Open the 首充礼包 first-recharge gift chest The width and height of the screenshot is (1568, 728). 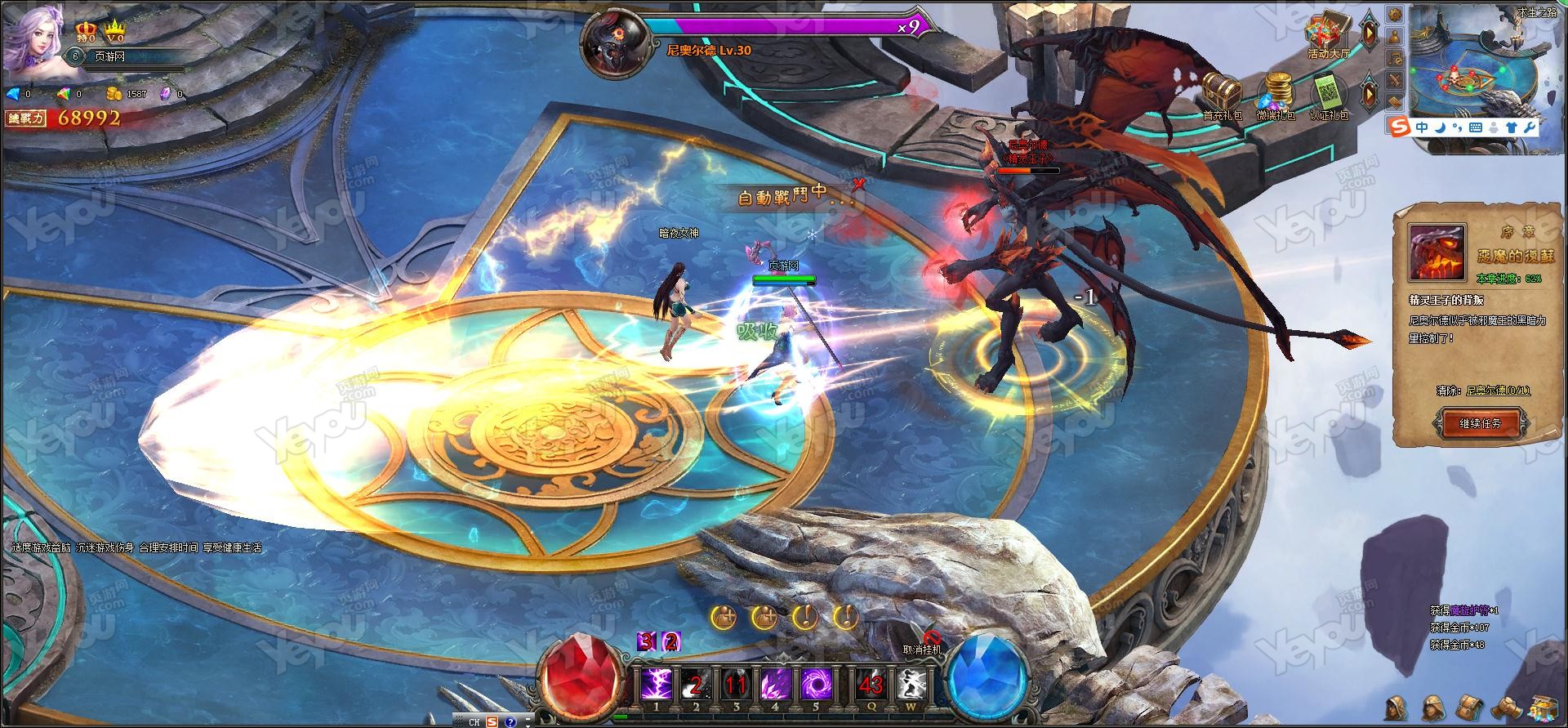tap(1221, 91)
